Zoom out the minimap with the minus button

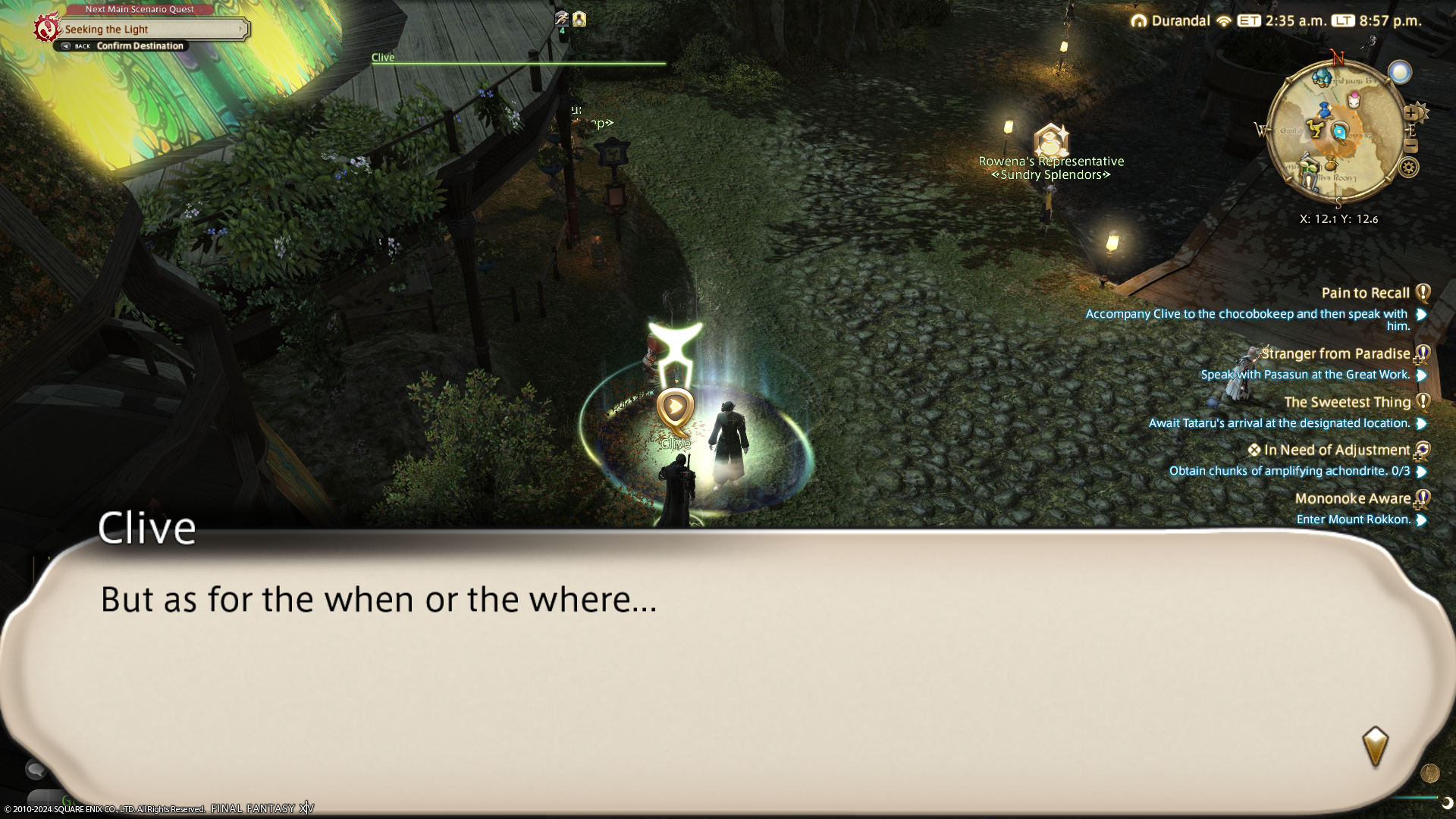click(x=1410, y=146)
